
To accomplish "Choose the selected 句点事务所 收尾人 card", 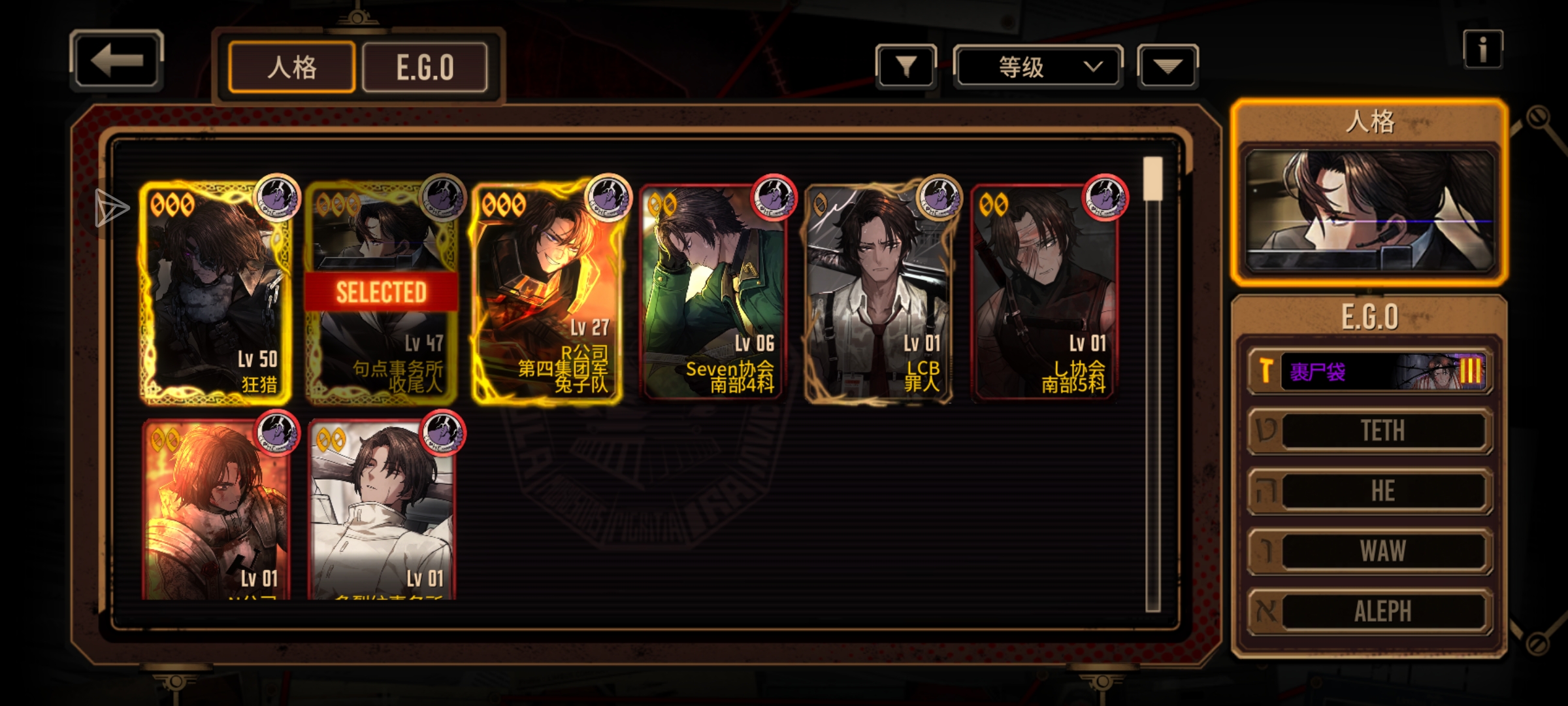I will pyautogui.click(x=382, y=292).
